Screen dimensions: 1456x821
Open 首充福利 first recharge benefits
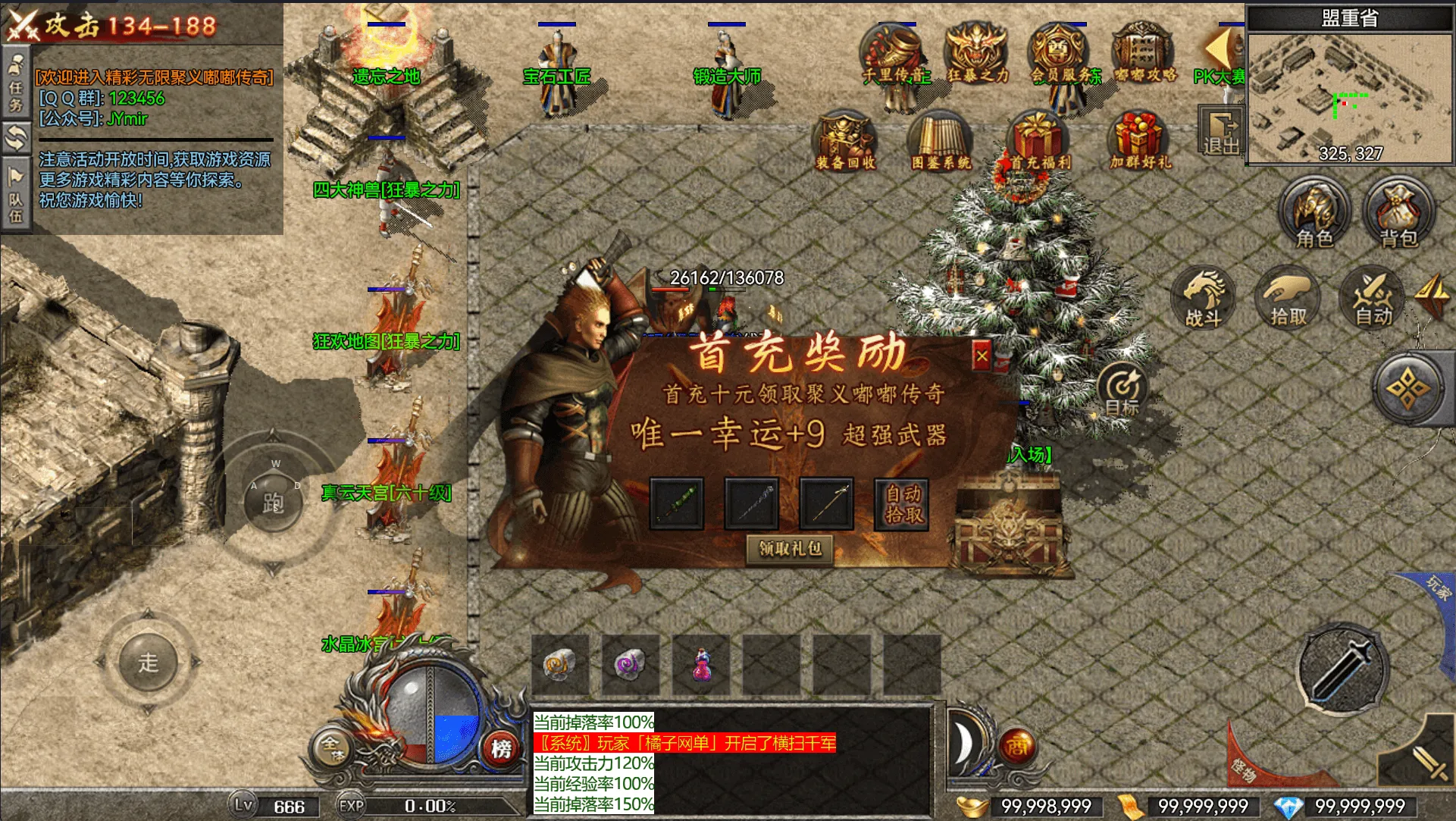point(1038,141)
